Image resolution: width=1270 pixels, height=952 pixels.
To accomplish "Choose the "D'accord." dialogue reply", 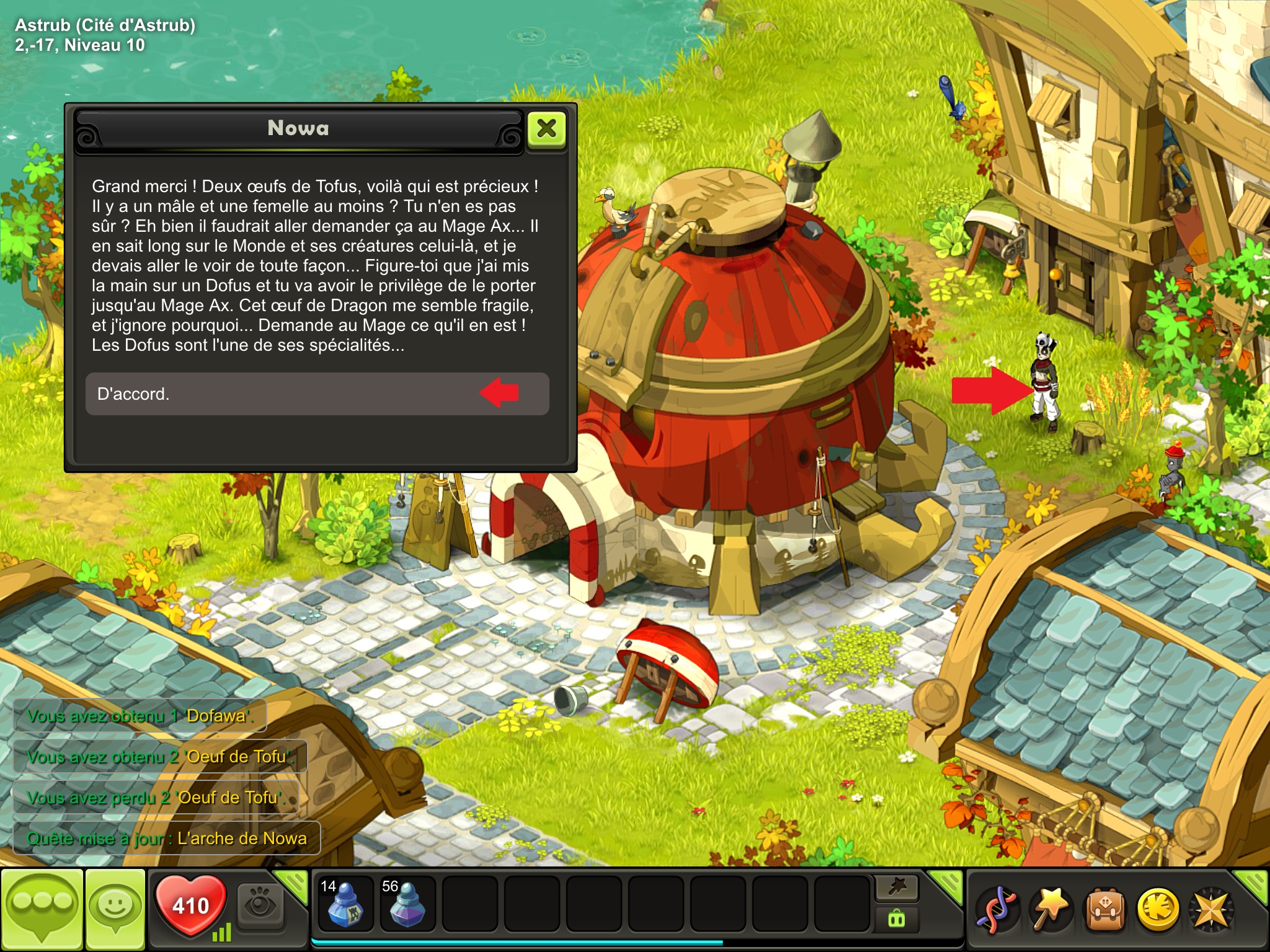I will [316, 394].
